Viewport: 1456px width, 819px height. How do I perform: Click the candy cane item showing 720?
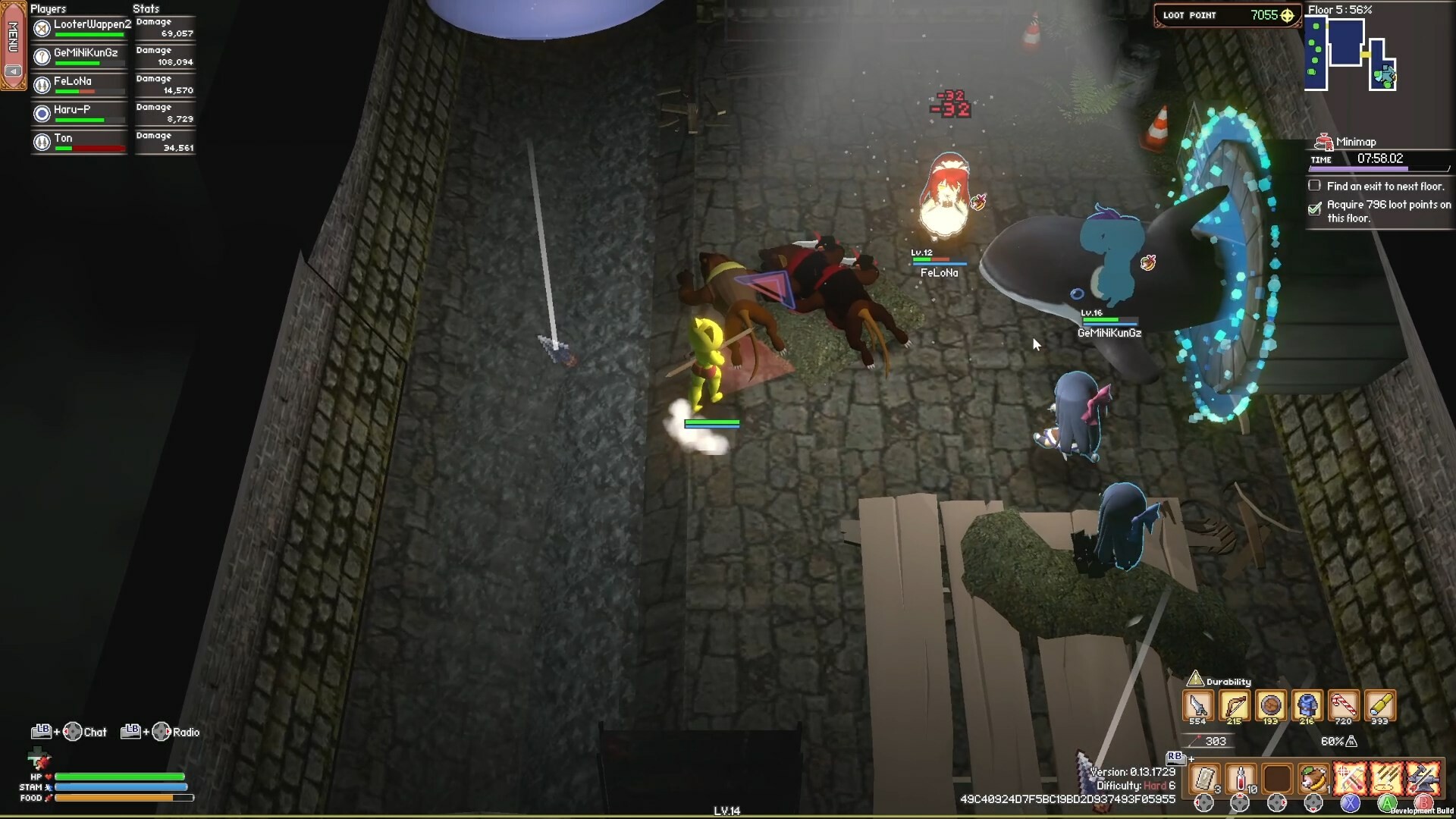pyautogui.click(x=1344, y=705)
